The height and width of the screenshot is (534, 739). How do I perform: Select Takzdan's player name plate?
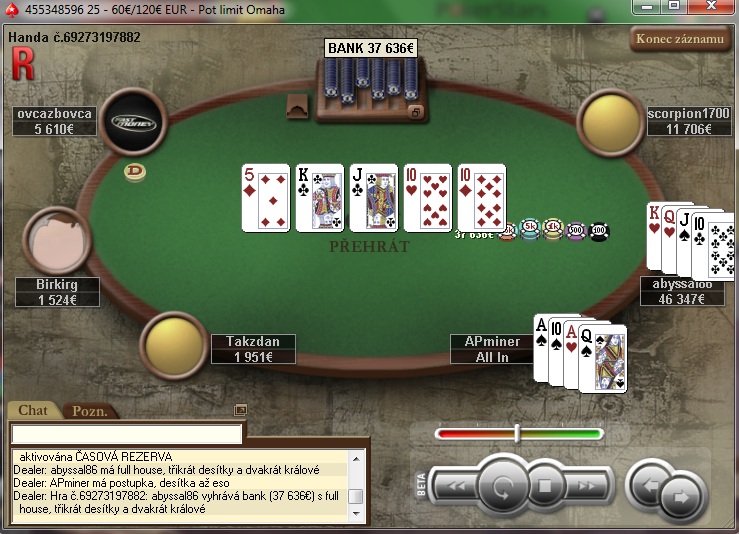[x=254, y=349]
